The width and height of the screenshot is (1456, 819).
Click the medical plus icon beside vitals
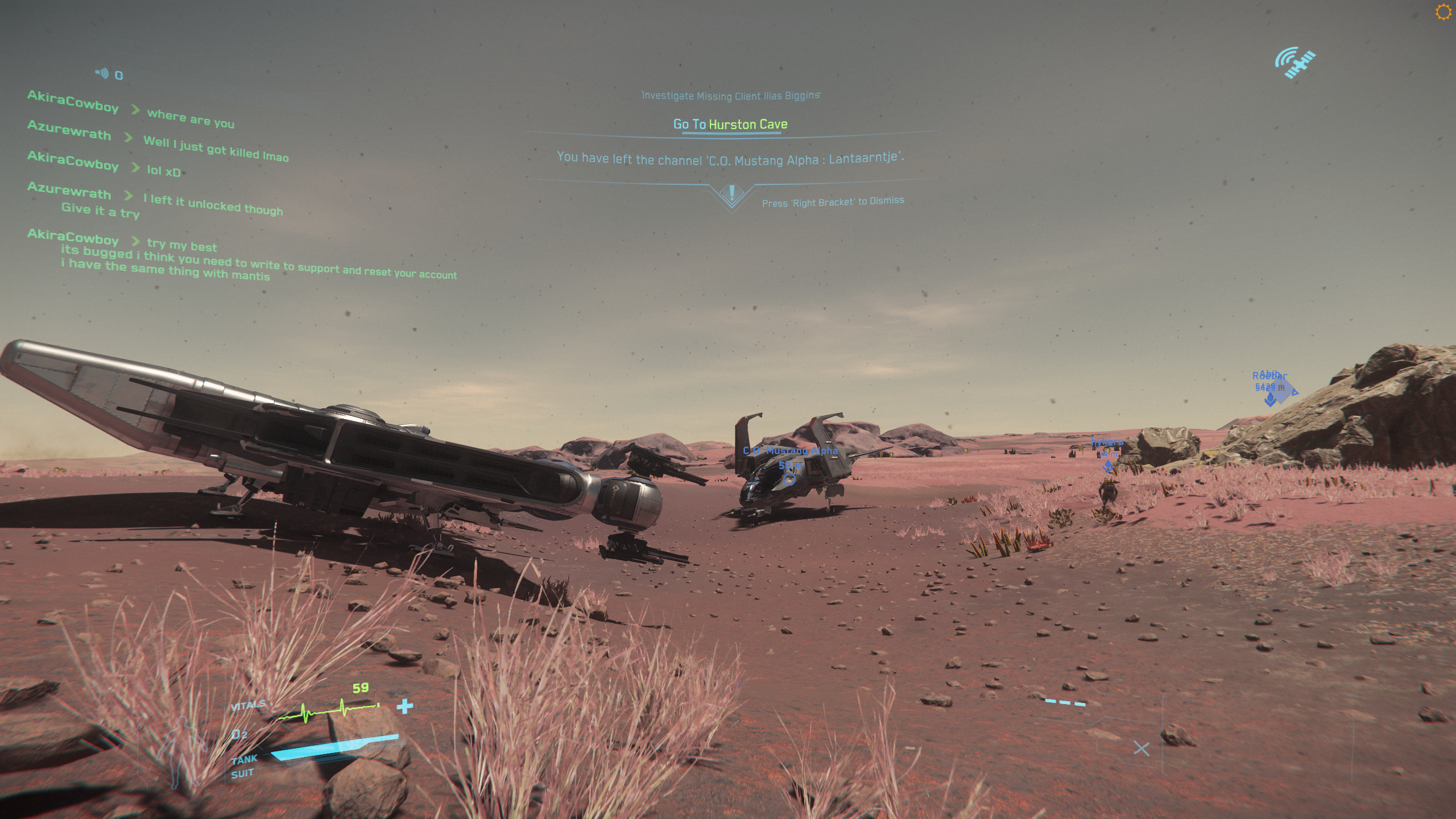click(404, 706)
